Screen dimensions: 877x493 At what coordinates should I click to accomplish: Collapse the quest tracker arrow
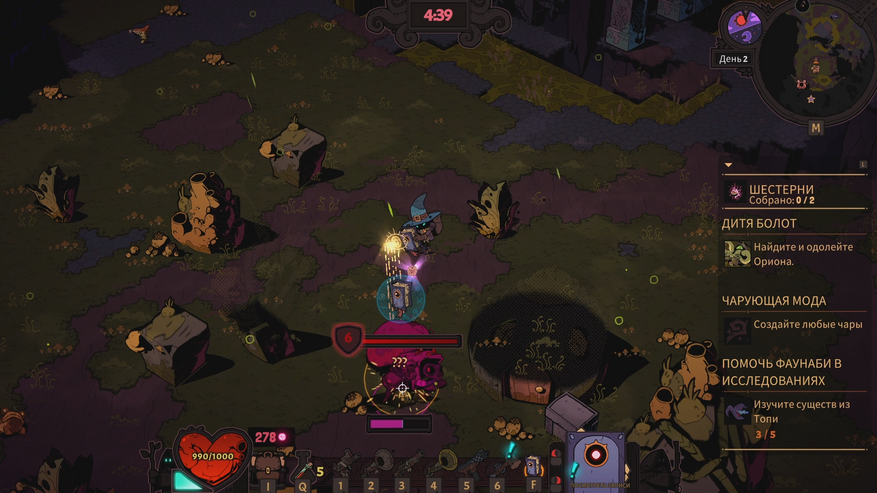click(728, 165)
